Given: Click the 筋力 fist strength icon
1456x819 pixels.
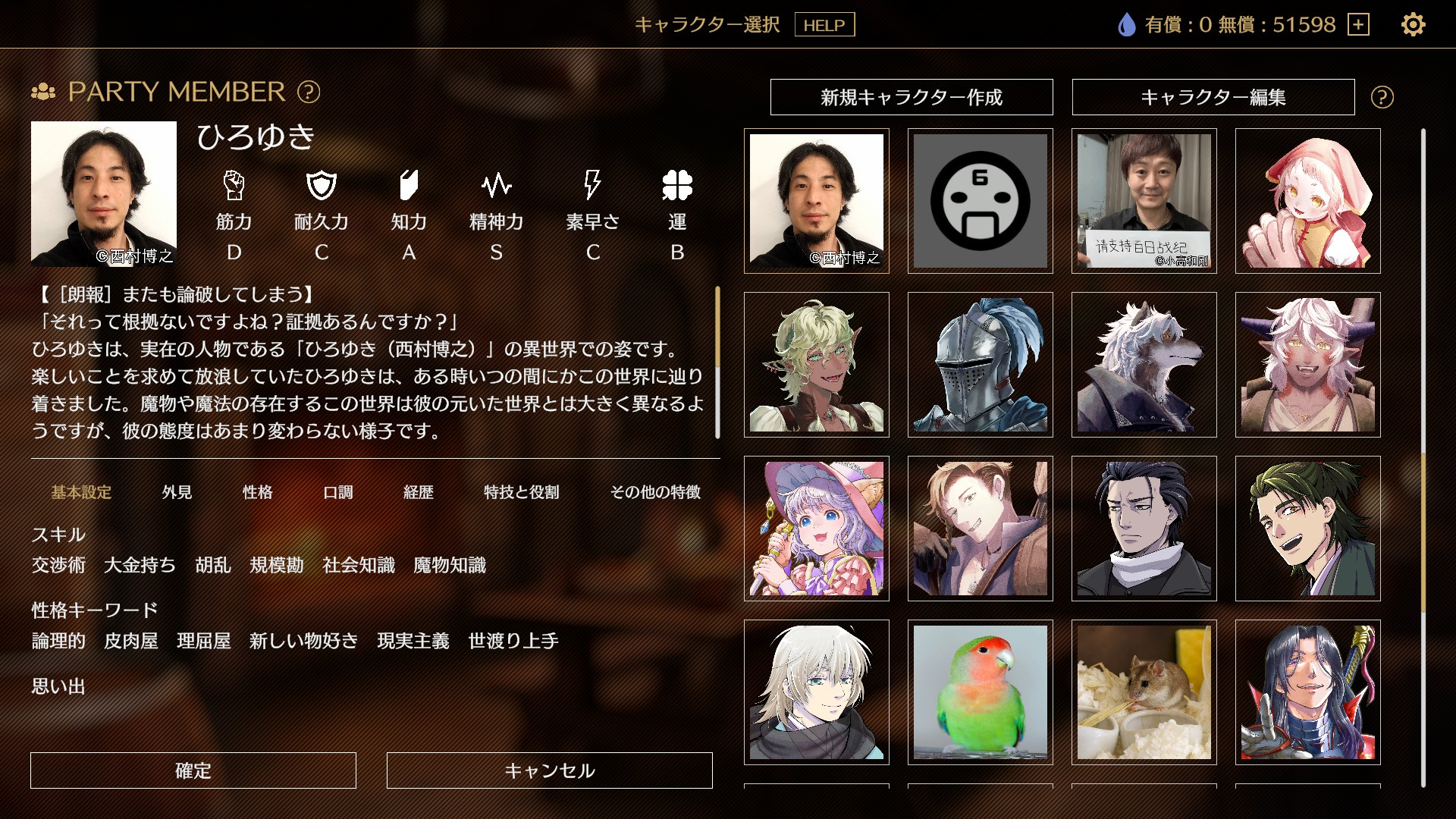Looking at the screenshot, I should pos(235,184).
